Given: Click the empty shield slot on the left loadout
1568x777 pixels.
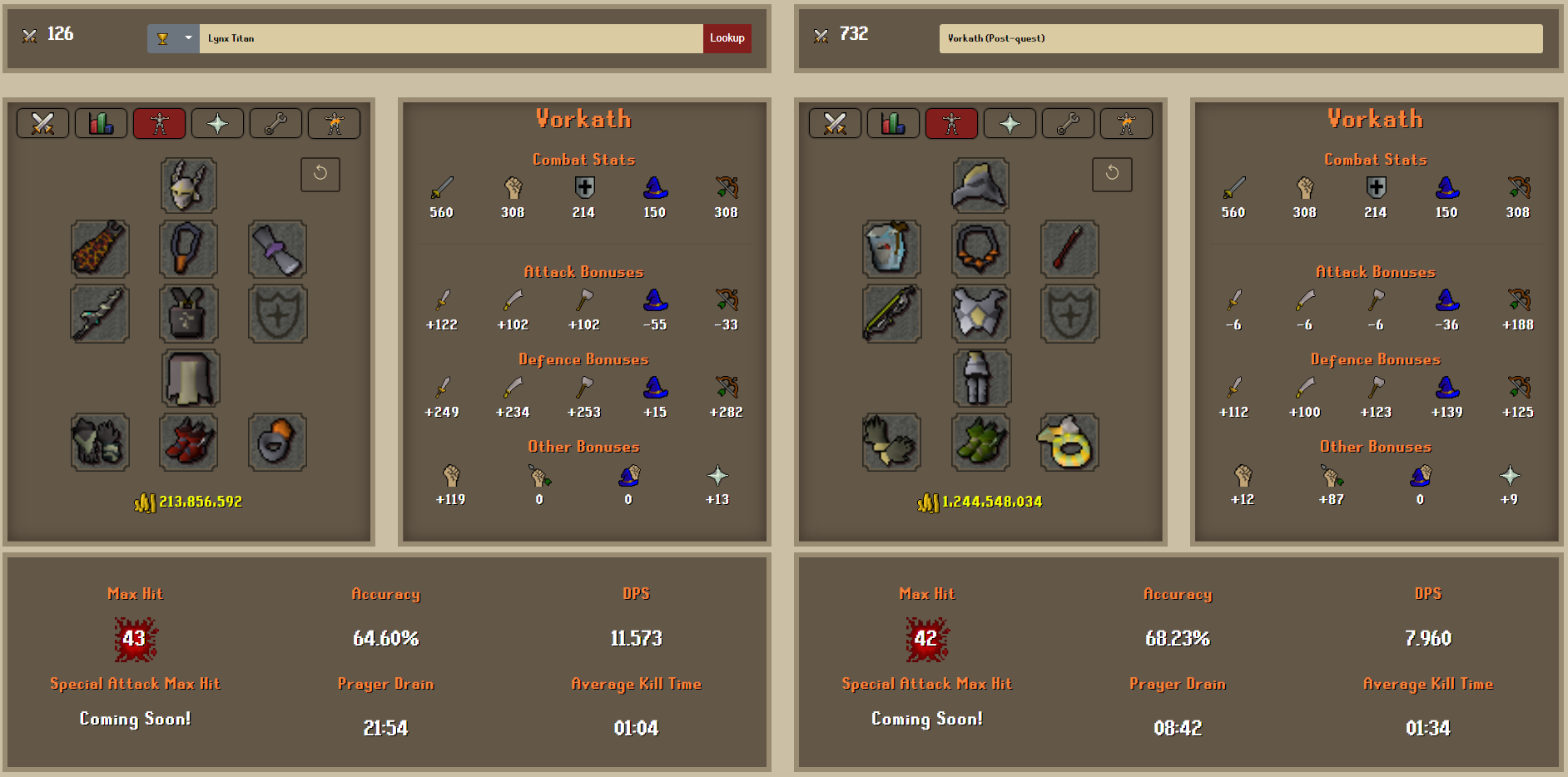Looking at the screenshot, I should [277, 314].
